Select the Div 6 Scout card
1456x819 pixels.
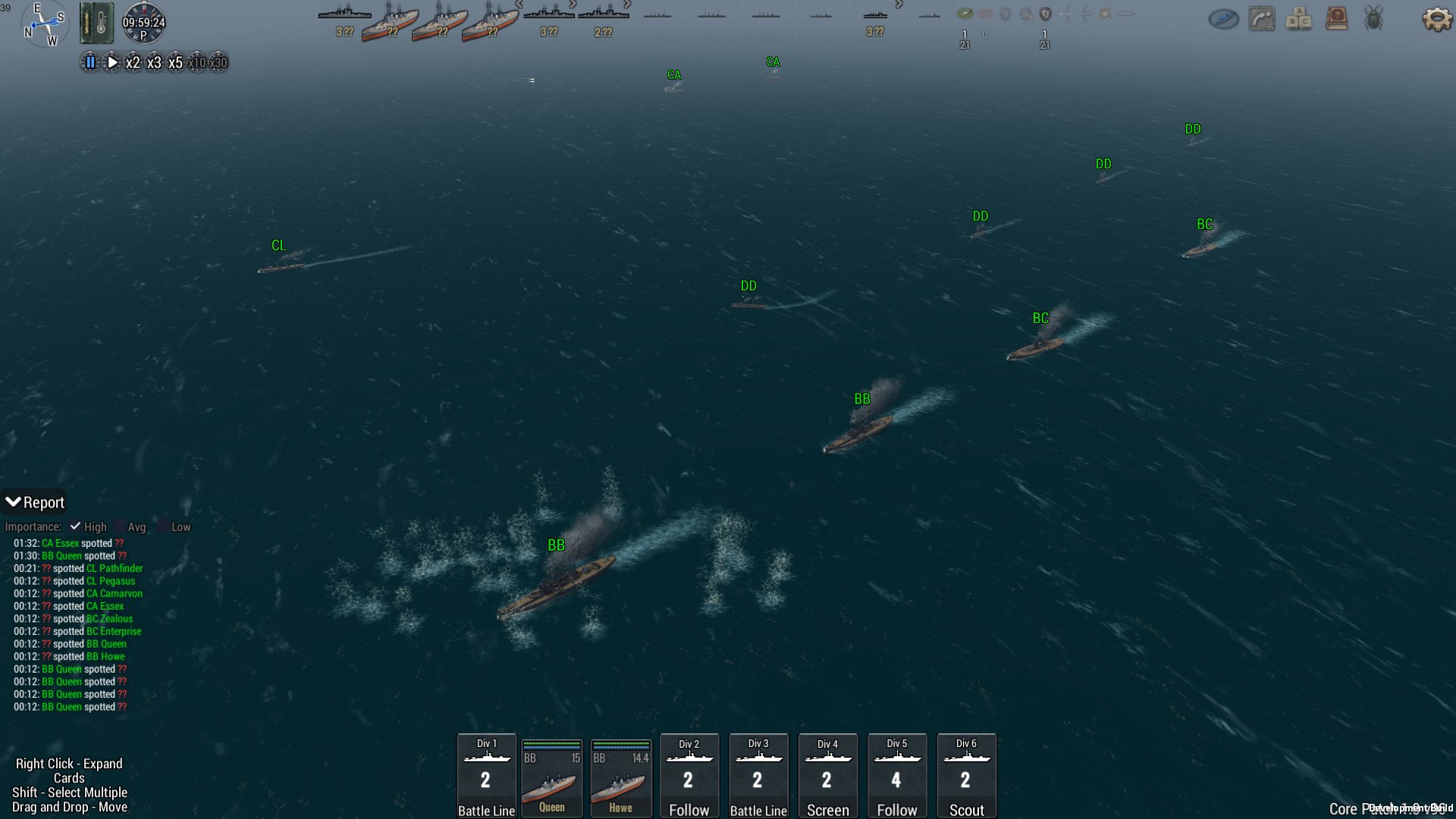966,776
